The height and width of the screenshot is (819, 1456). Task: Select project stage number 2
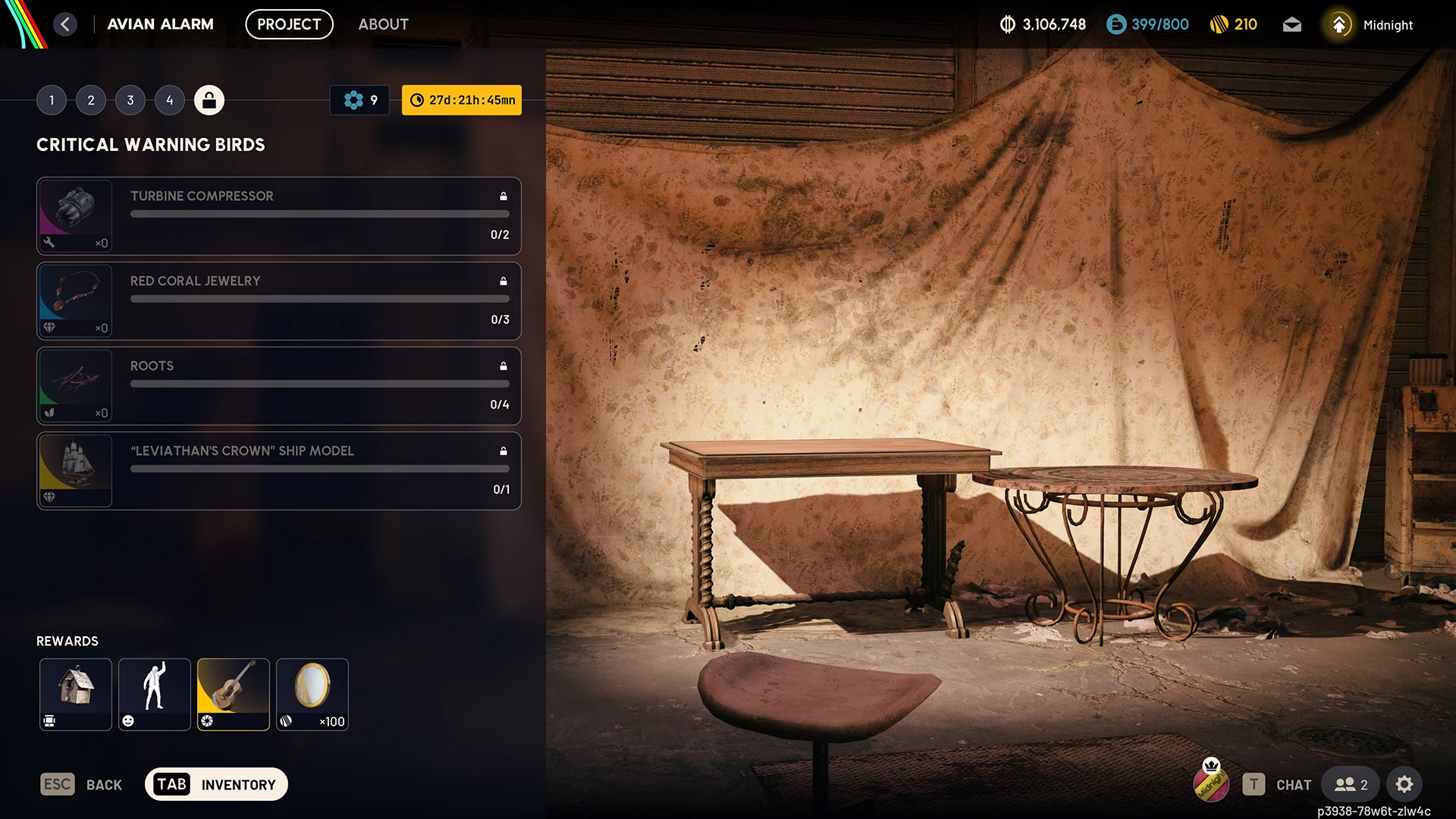[x=91, y=99]
